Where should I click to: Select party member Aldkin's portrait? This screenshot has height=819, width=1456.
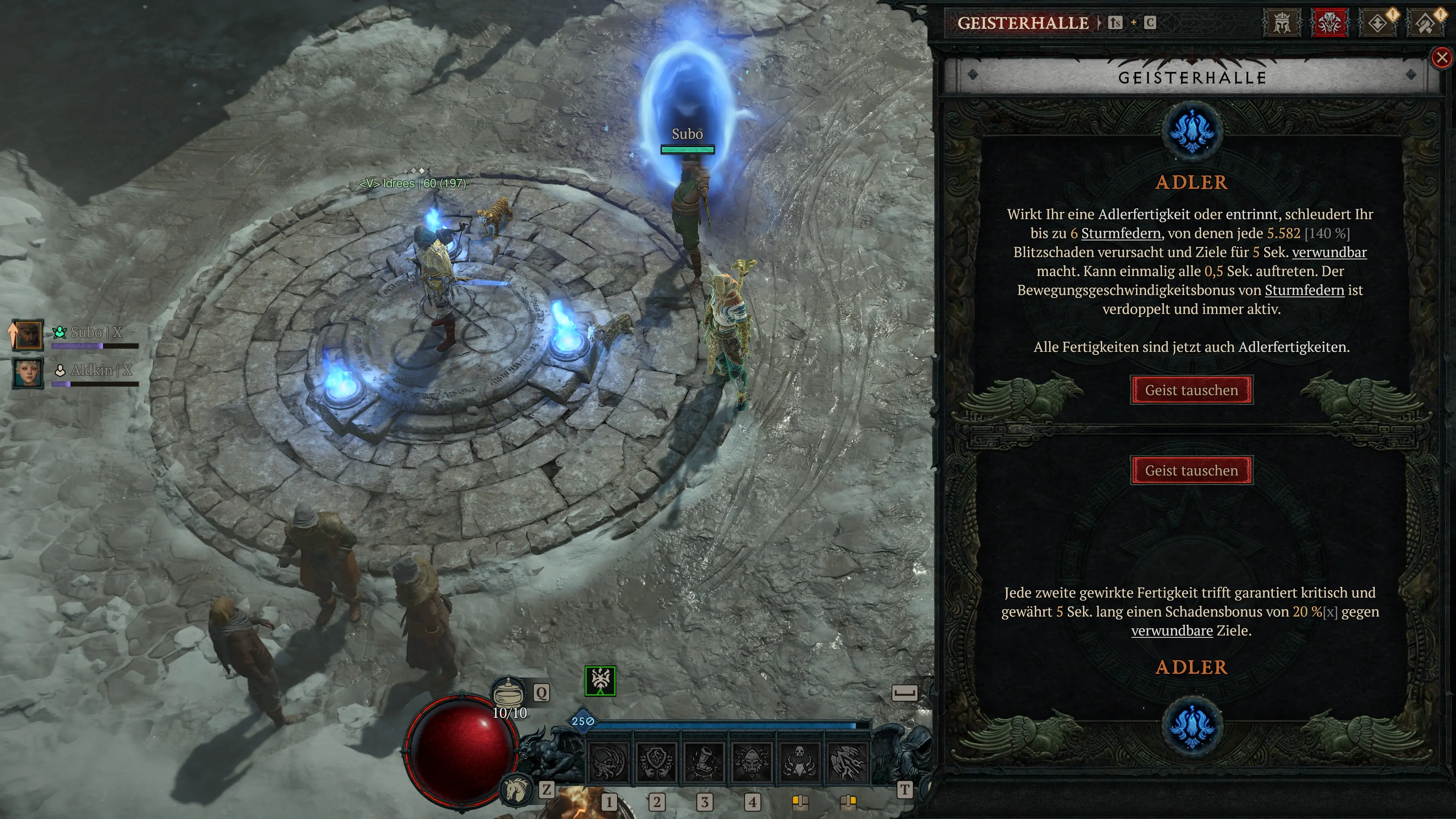[x=27, y=373]
